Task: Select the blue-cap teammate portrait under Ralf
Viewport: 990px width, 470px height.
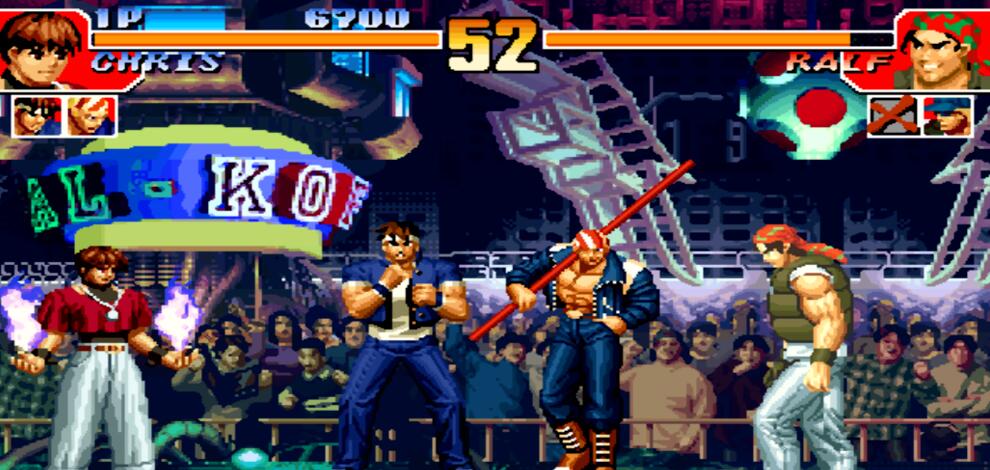Action: (947, 116)
